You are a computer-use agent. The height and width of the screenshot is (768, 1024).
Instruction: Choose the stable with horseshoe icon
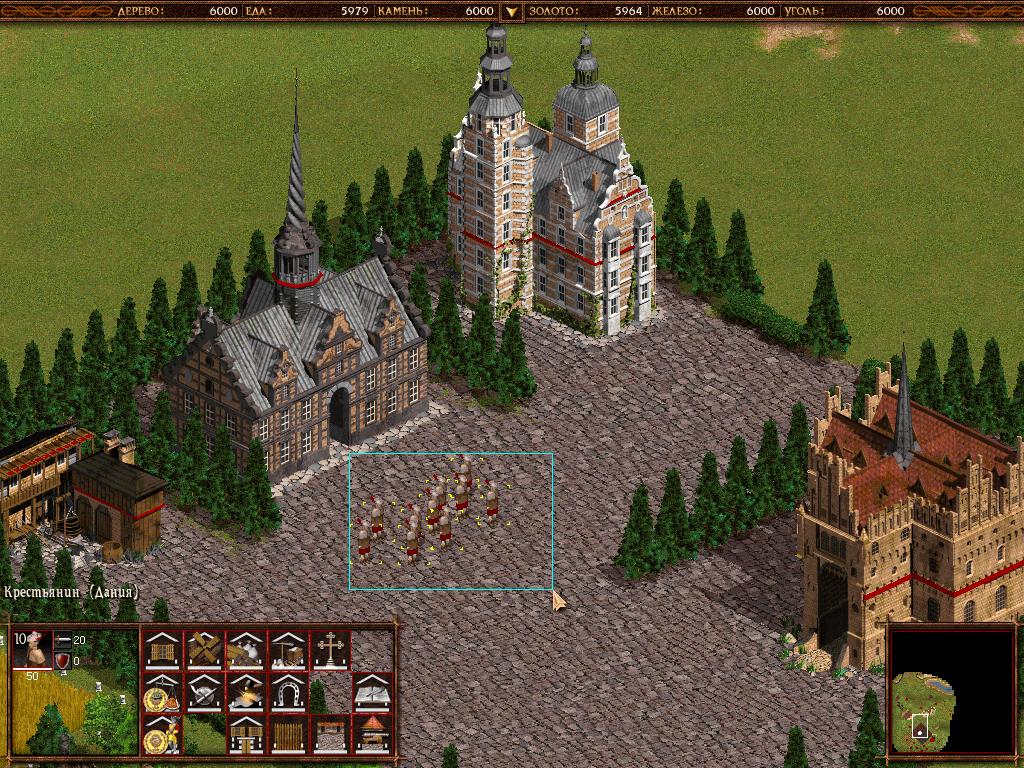[288, 692]
